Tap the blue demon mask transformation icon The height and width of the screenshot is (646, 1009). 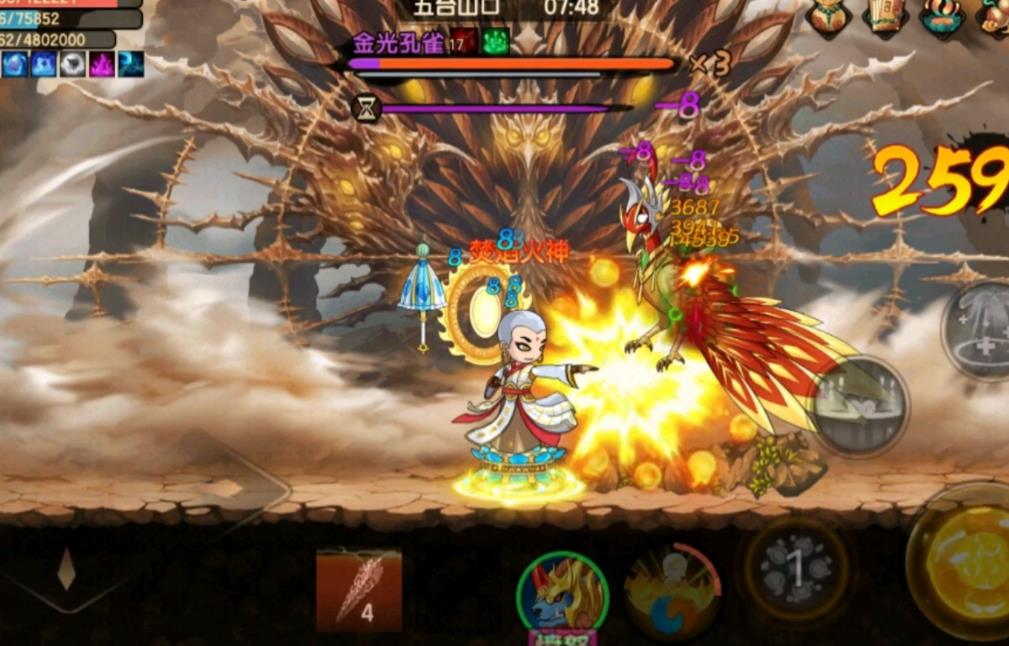tap(562, 593)
